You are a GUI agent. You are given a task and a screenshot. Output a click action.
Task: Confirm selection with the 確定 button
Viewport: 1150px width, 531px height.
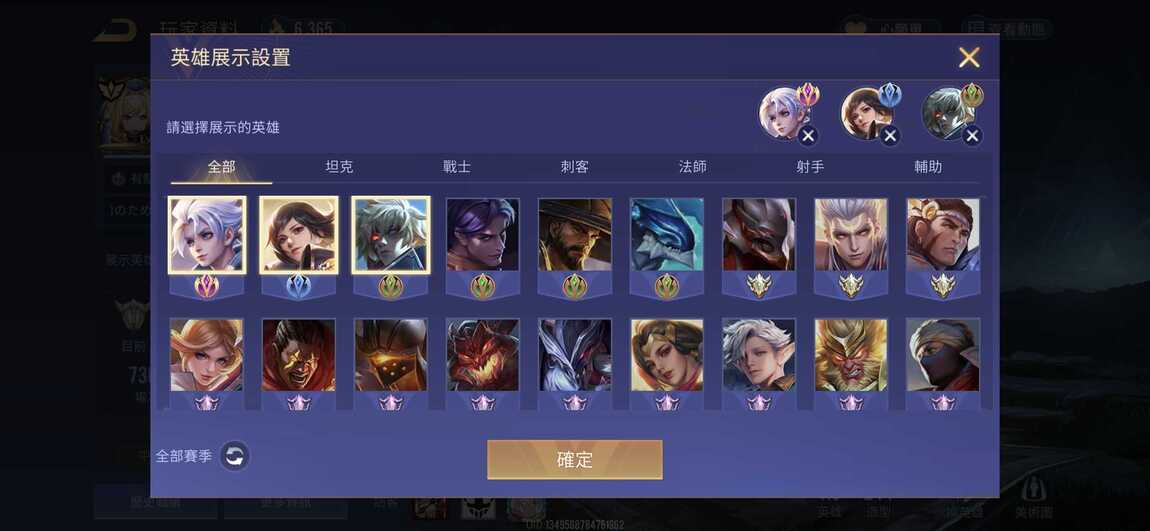[x=575, y=459]
